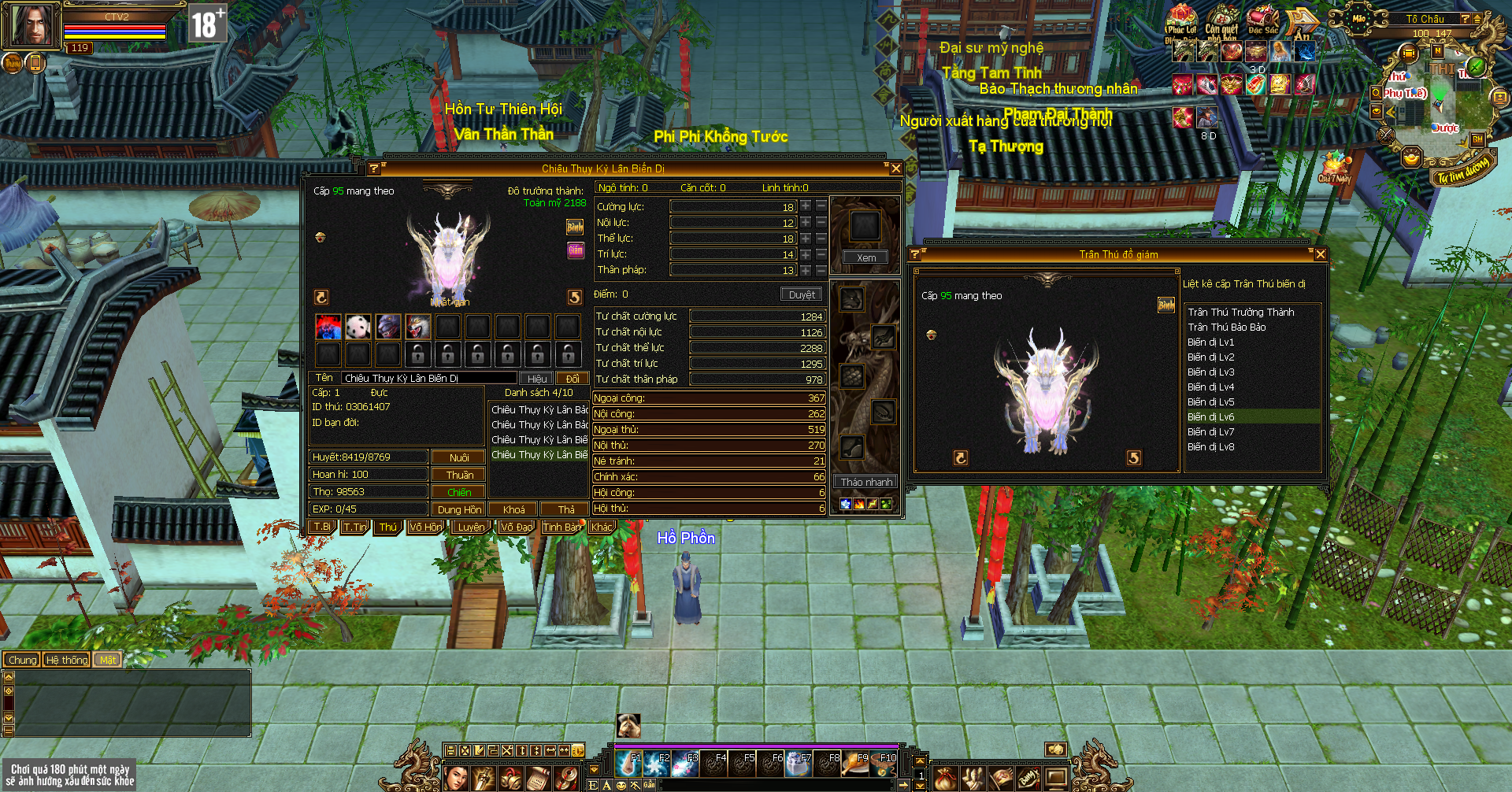
Task: Lock the pet with Khoá
Action: point(513,509)
